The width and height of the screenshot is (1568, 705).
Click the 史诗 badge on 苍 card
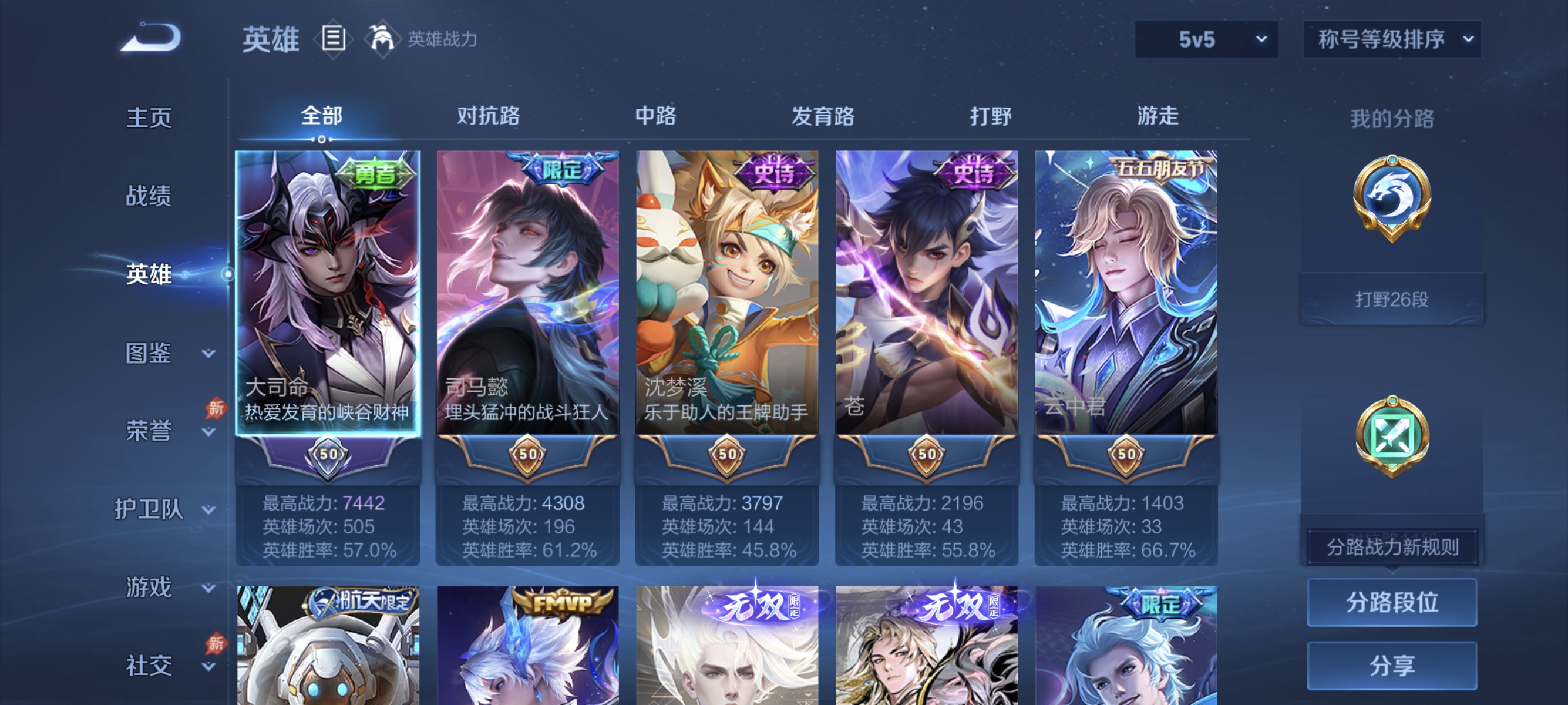coord(971,172)
